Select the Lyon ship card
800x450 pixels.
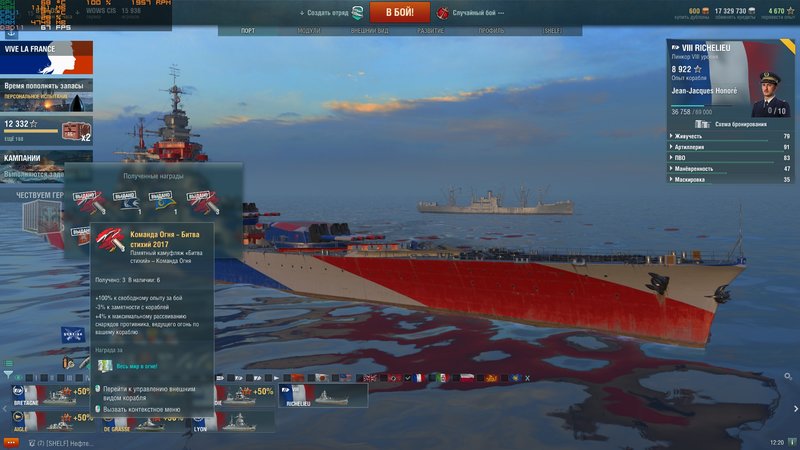(232, 422)
